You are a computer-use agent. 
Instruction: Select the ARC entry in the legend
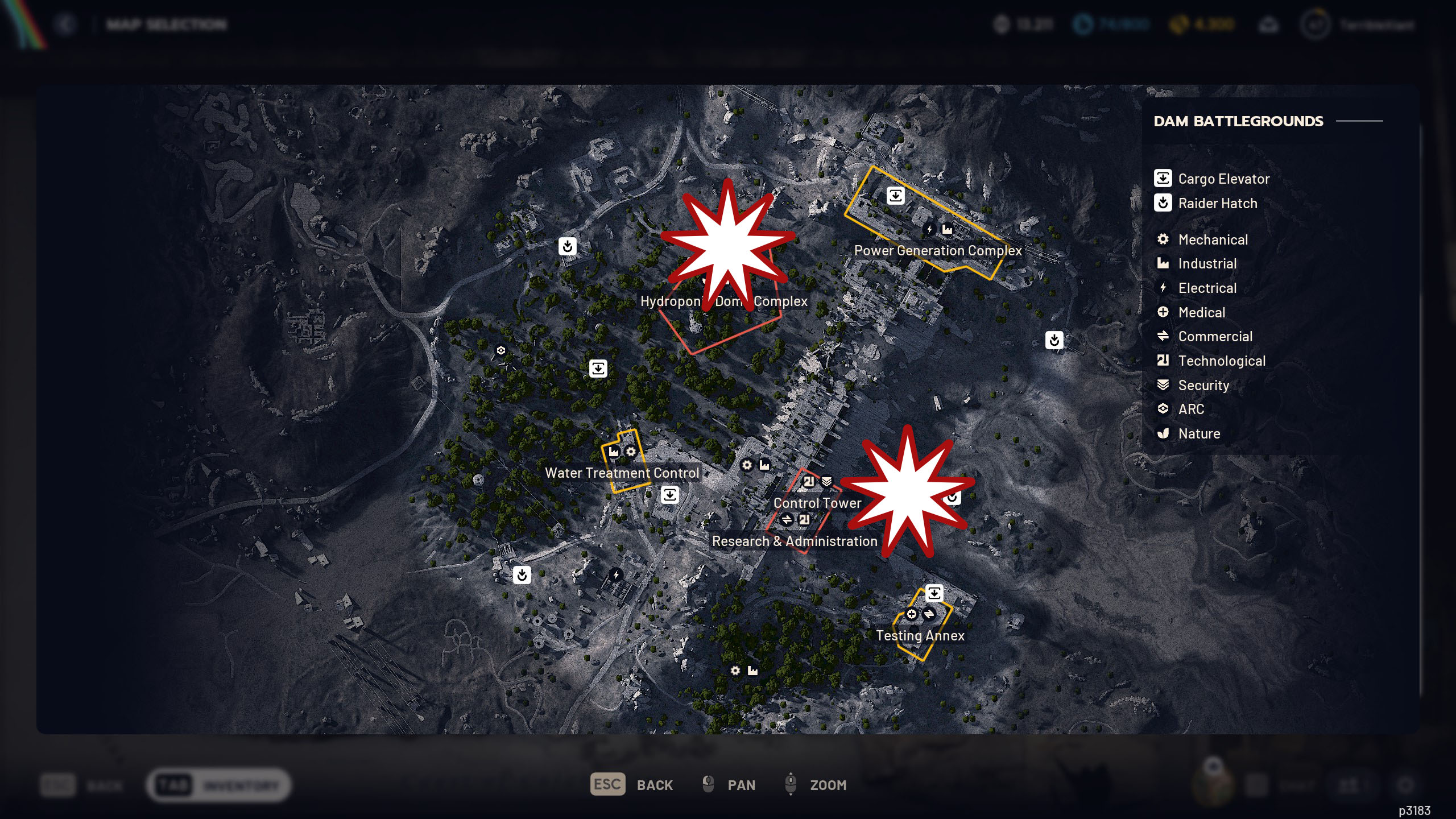[1190, 409]
